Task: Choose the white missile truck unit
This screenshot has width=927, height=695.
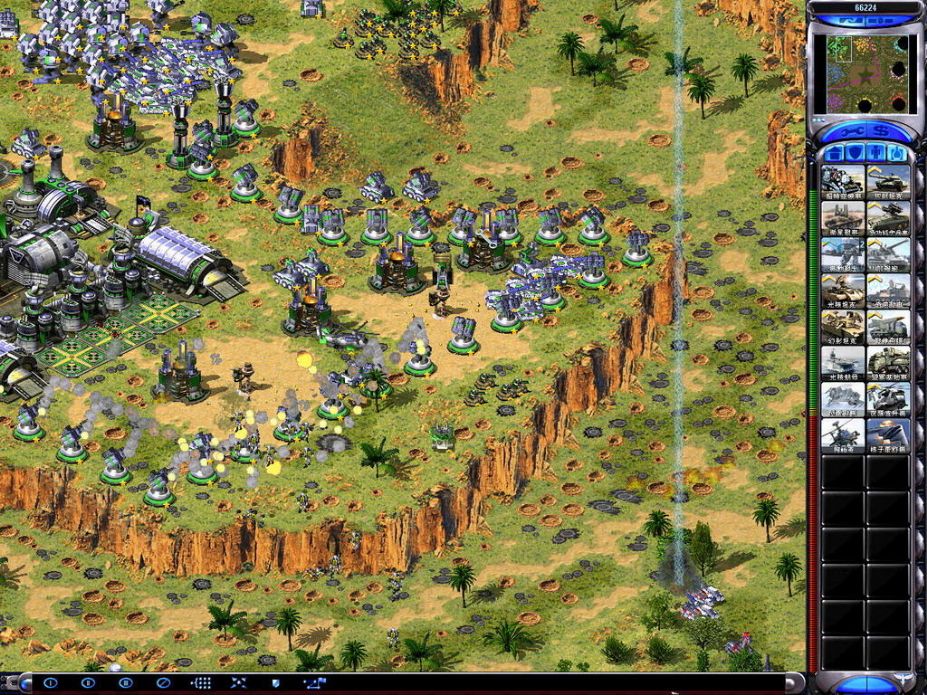Action: click(888, 327)
